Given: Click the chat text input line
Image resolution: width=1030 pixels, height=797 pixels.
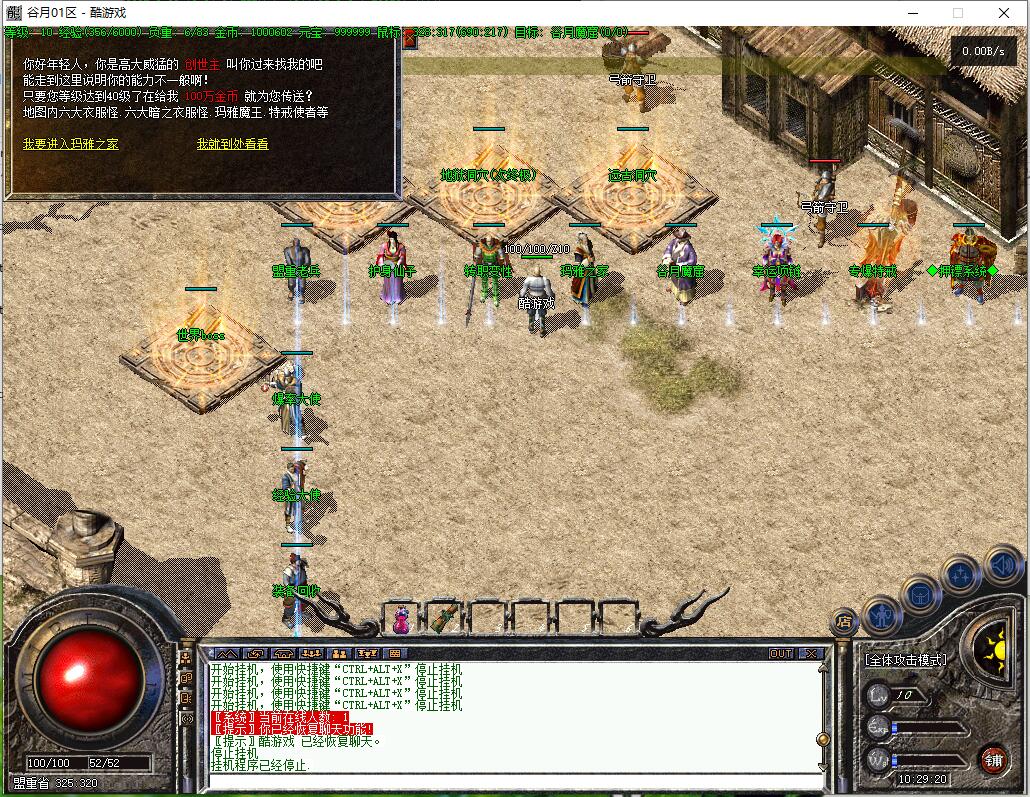Looking at the screenshot, I should 510,781.
